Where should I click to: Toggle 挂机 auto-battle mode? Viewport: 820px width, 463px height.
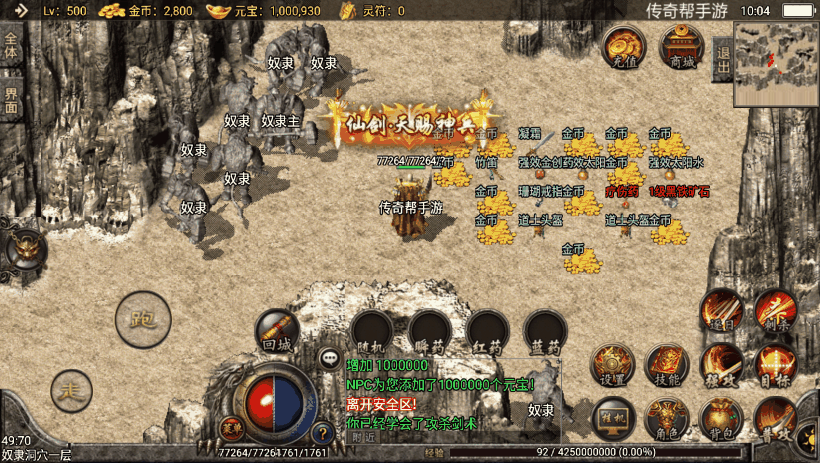(x=612, y=416)
